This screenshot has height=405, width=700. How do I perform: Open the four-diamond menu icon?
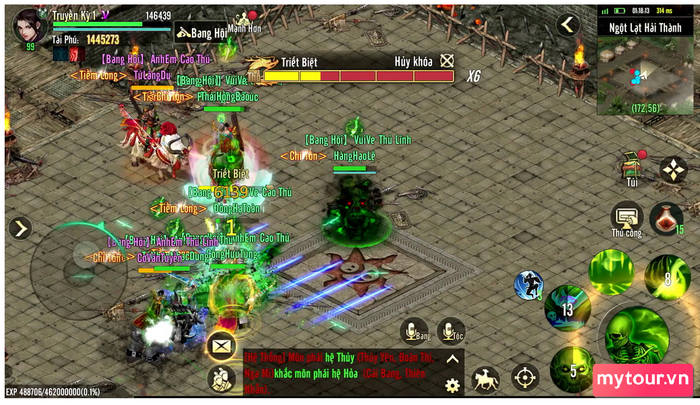tap(673, 169)
